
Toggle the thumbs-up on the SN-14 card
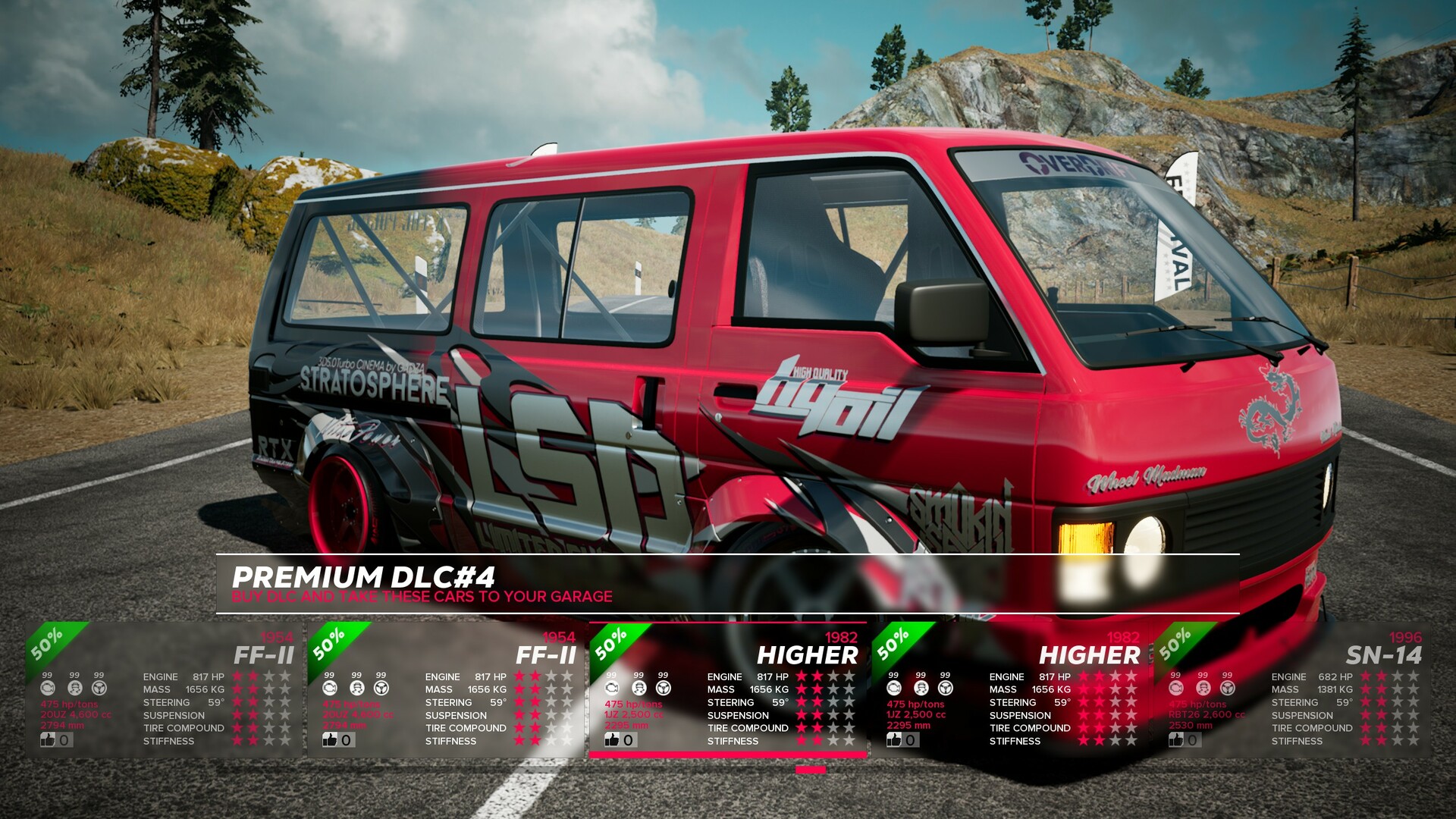pyautogui.click(x=1177, y=739)
